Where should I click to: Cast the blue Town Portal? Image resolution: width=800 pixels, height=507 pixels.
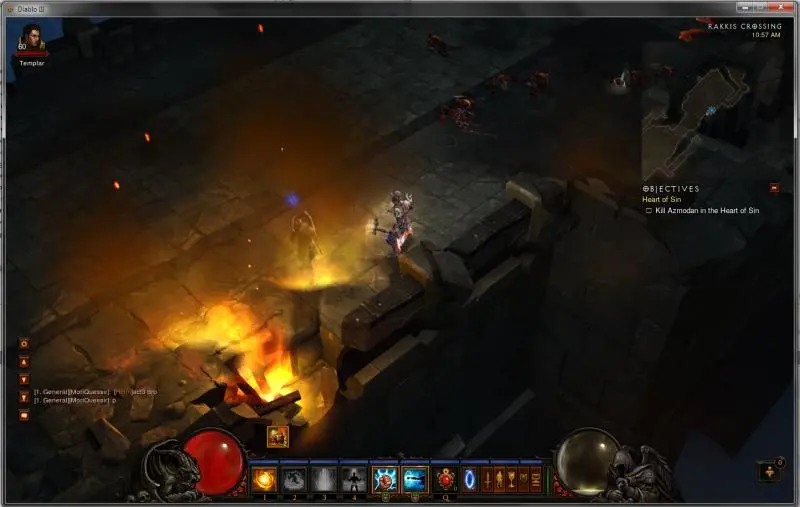469,480
